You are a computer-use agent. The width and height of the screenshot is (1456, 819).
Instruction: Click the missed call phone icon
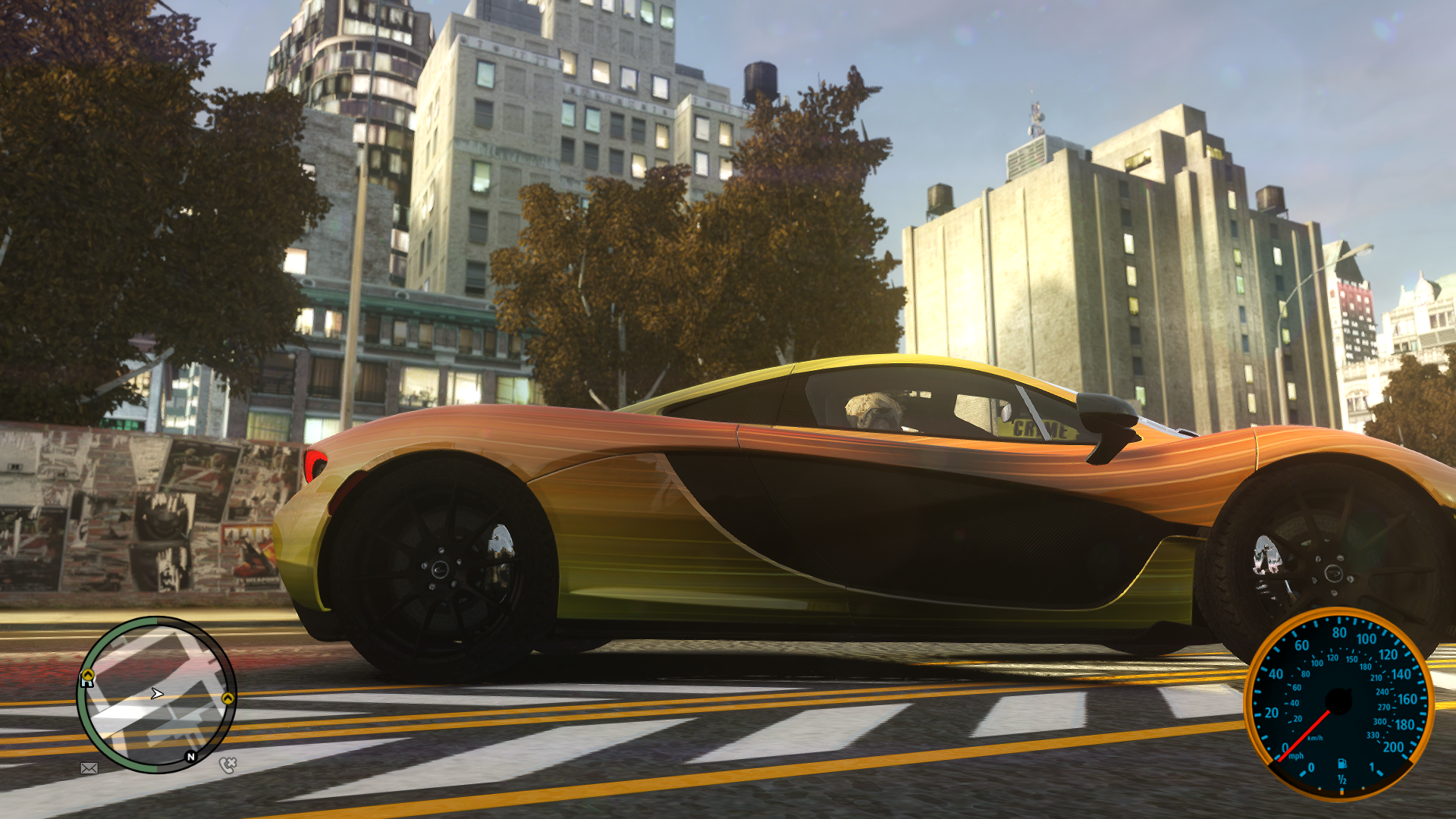tap(227, 764)
